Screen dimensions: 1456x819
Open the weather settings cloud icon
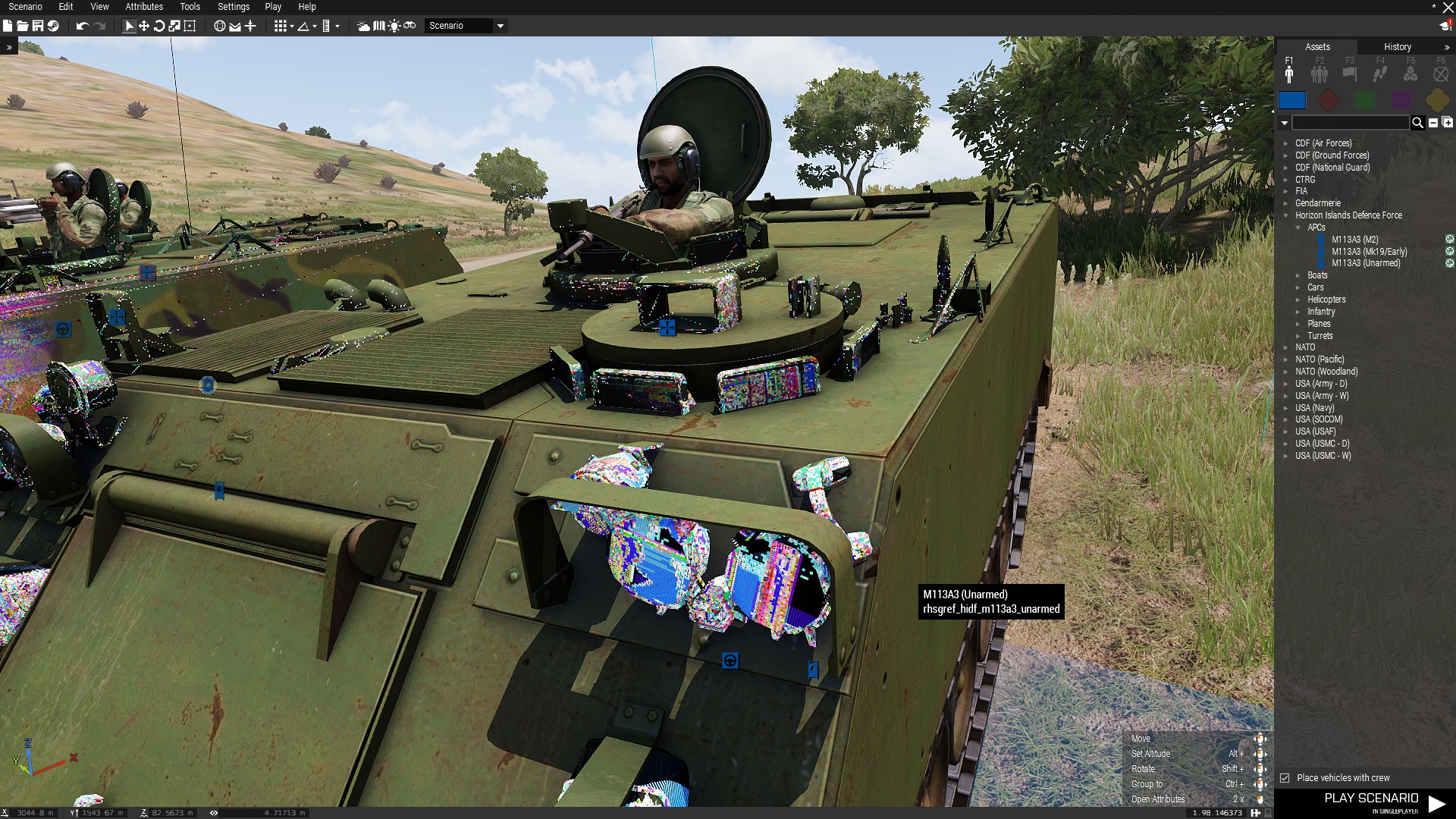pos(364,26)
